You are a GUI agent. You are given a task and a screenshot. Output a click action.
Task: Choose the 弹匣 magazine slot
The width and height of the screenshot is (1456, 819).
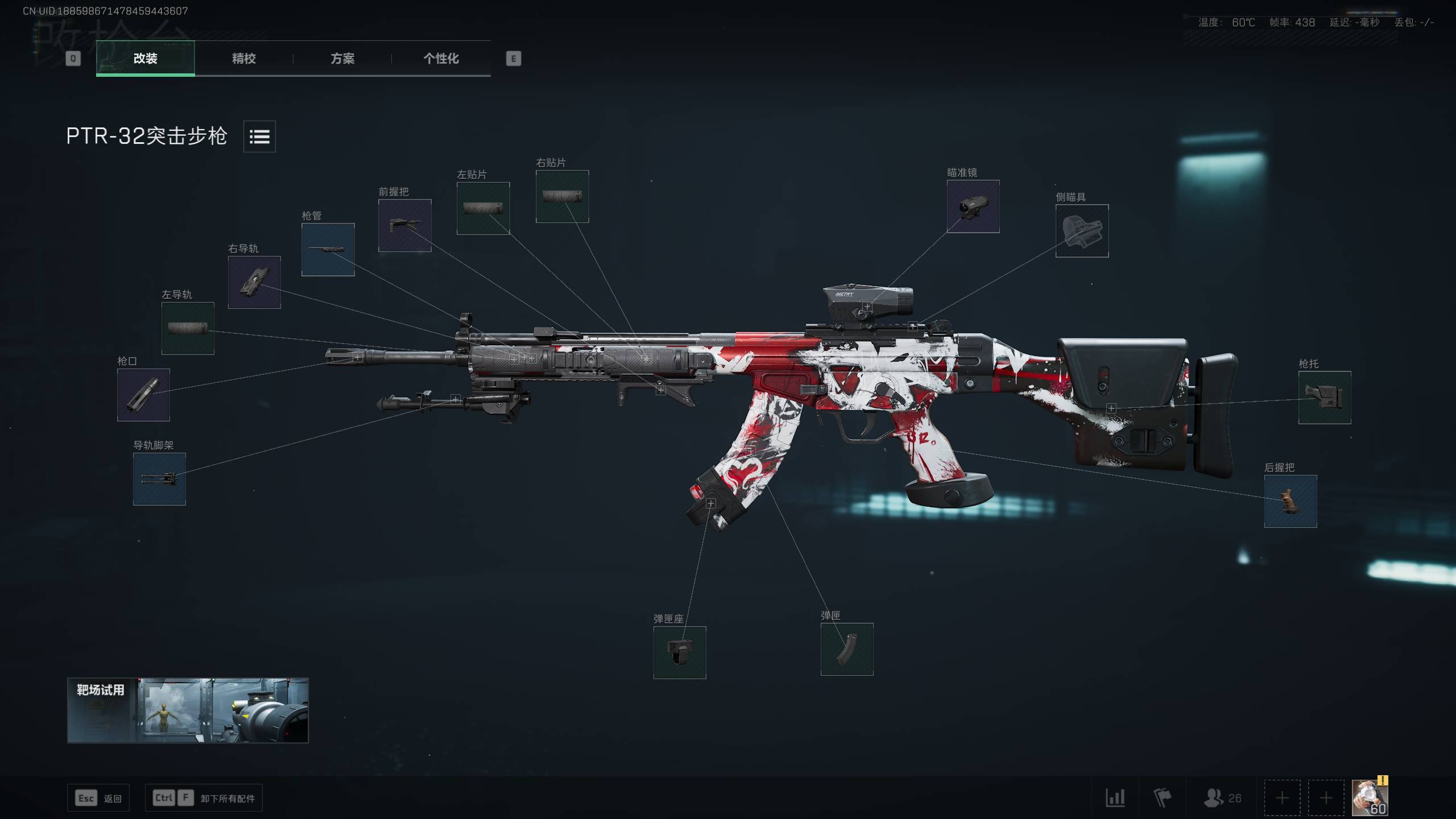pyautogui.click(x=846, y=649)
